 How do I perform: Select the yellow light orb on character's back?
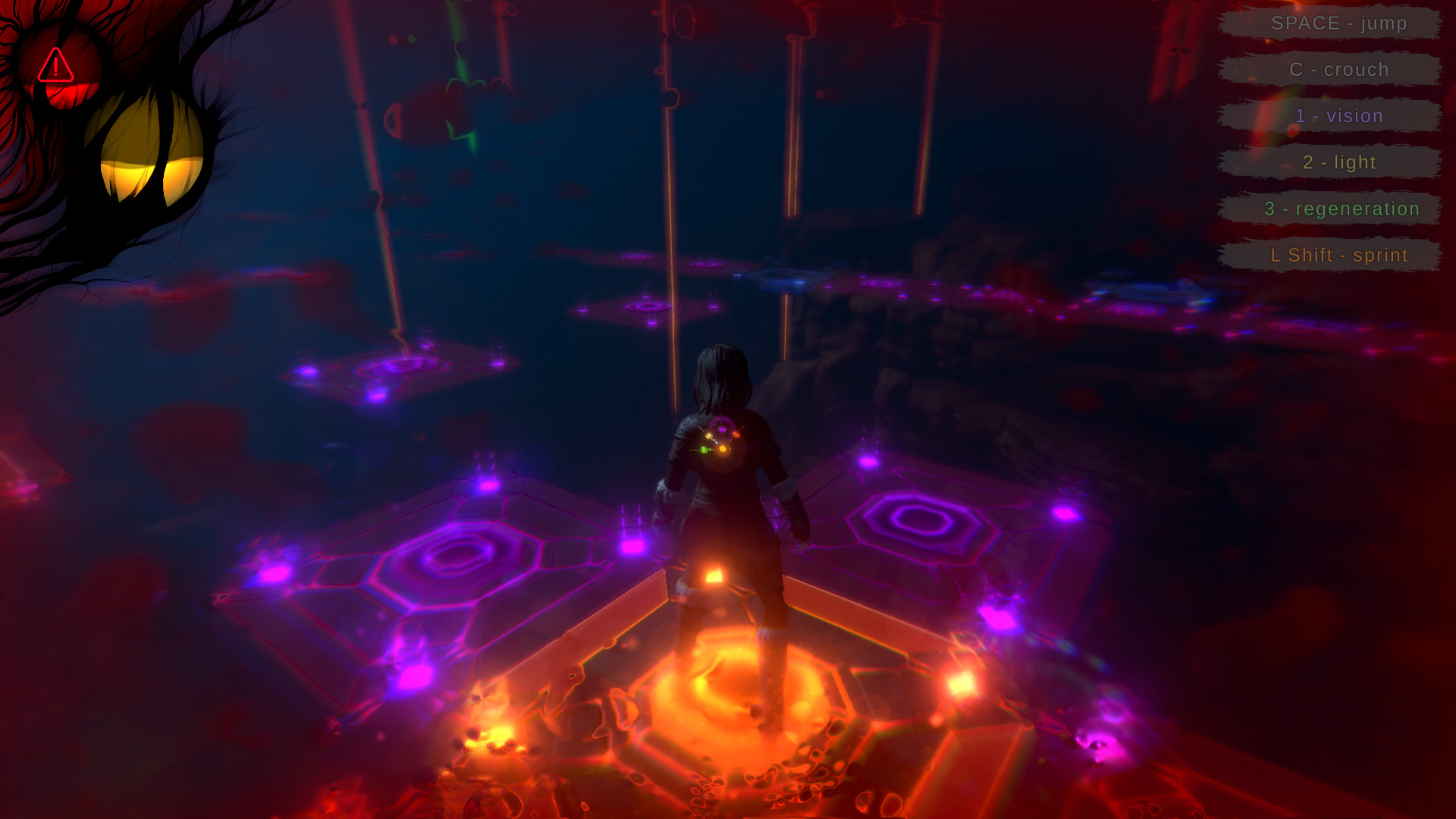[x=708, y=436]
